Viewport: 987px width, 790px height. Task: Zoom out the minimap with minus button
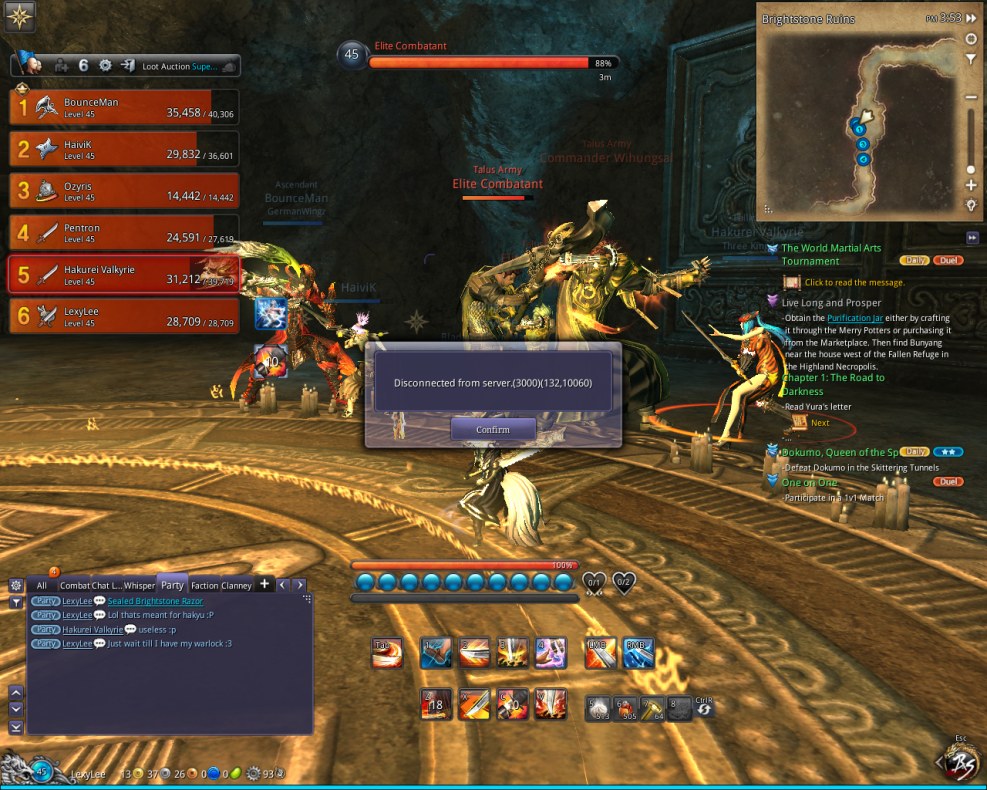tap(970, 97)
